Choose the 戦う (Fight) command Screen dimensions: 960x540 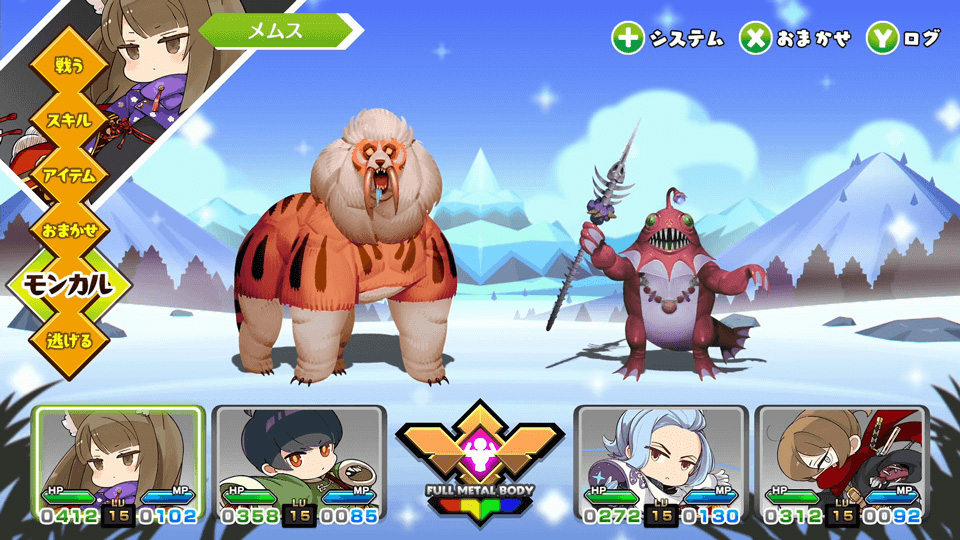(70, 66)
